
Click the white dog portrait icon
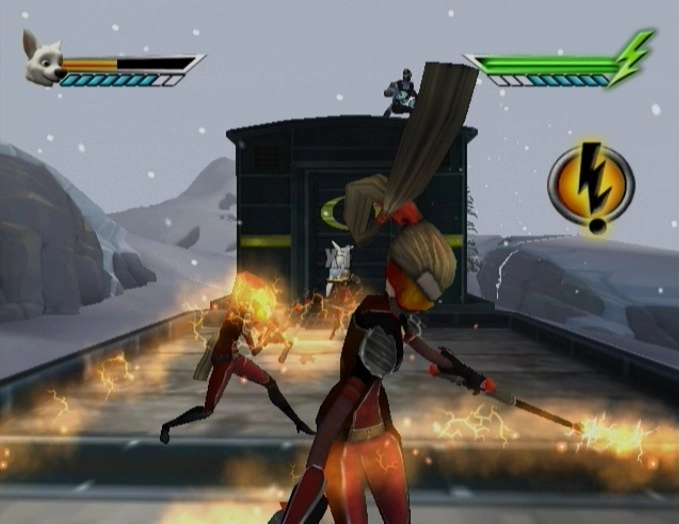click(44, 63)
